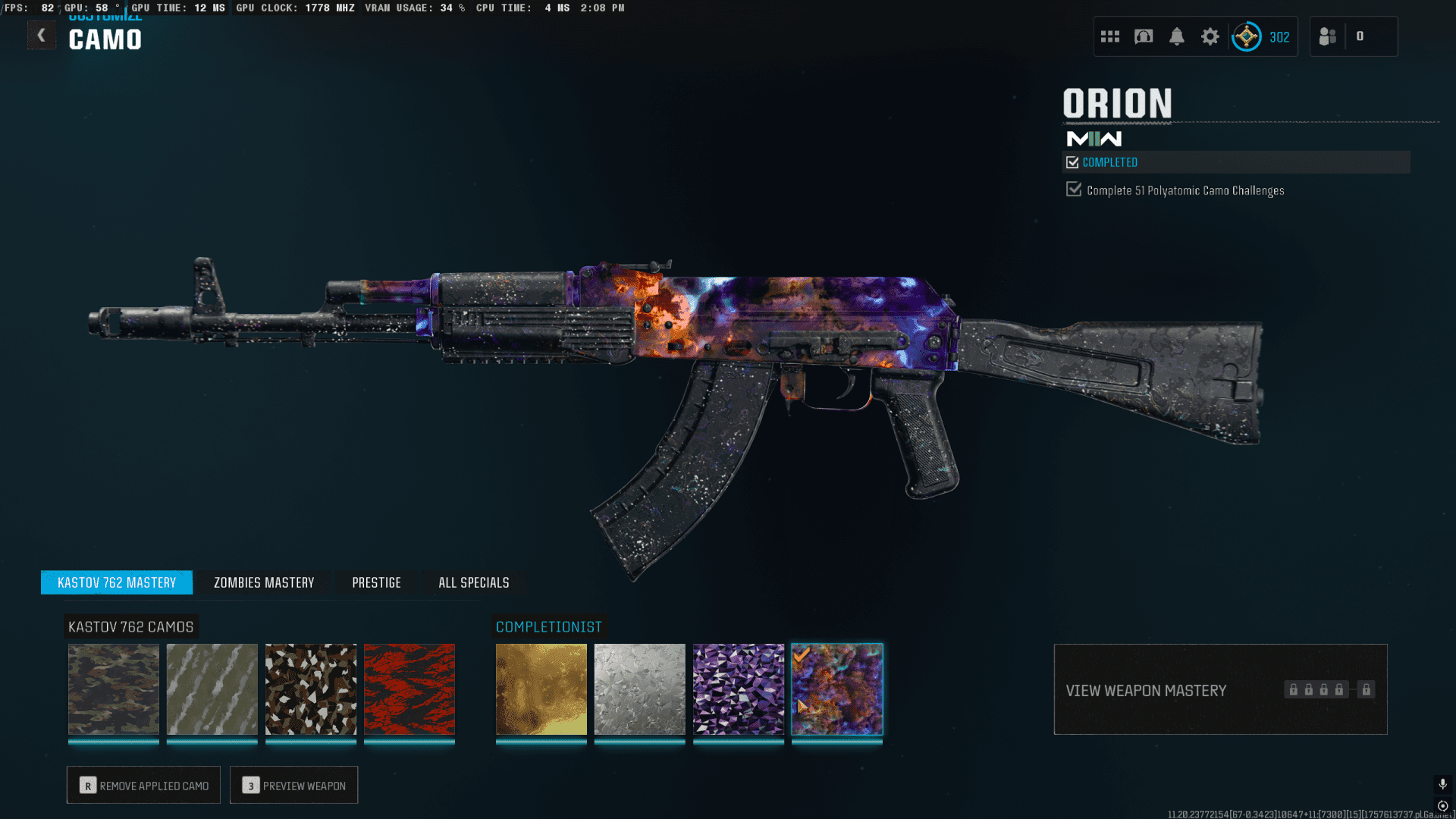This screenshot has width=1456, height=819.
Task: Select the woodland camouflage swatch
Action: tap(114, 689)
